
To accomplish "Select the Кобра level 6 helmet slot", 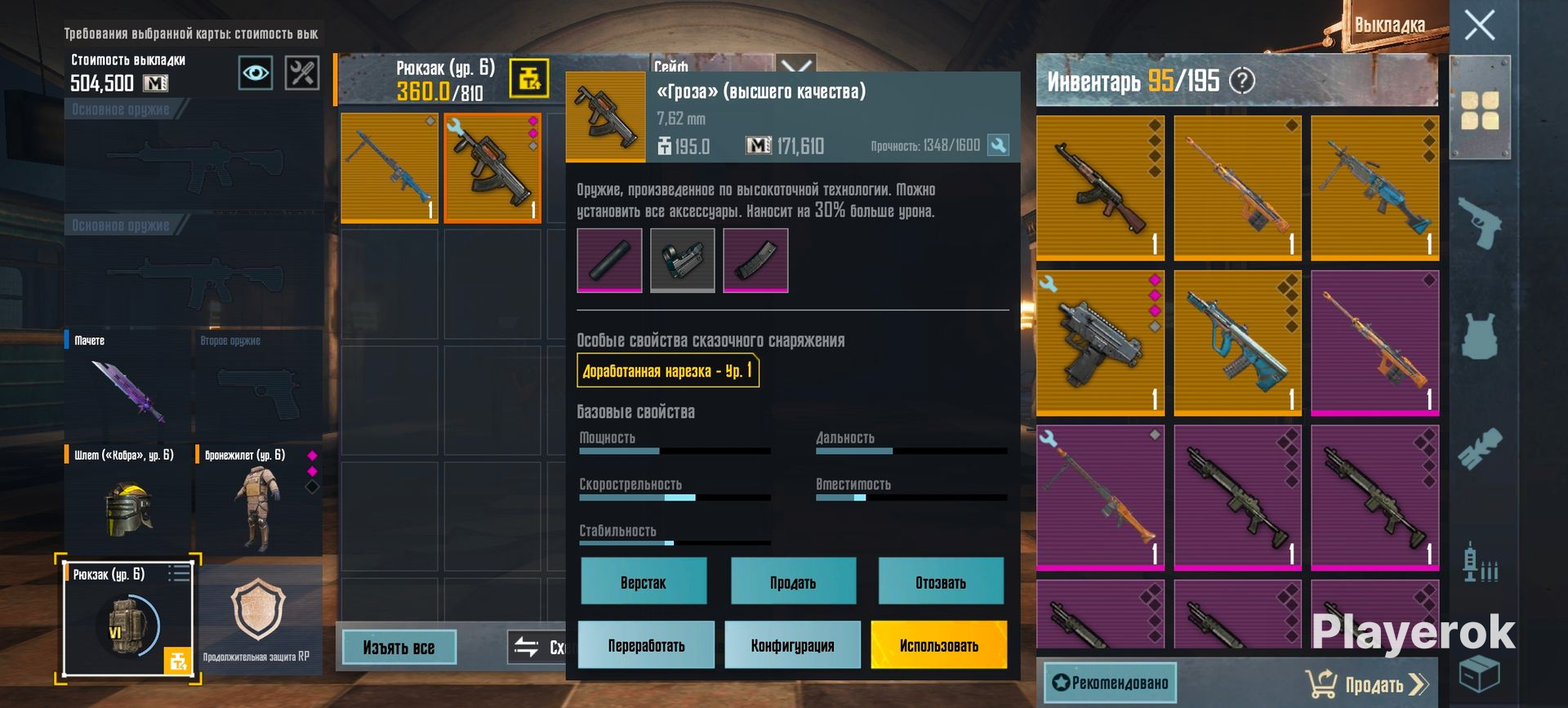I will 128,500.
